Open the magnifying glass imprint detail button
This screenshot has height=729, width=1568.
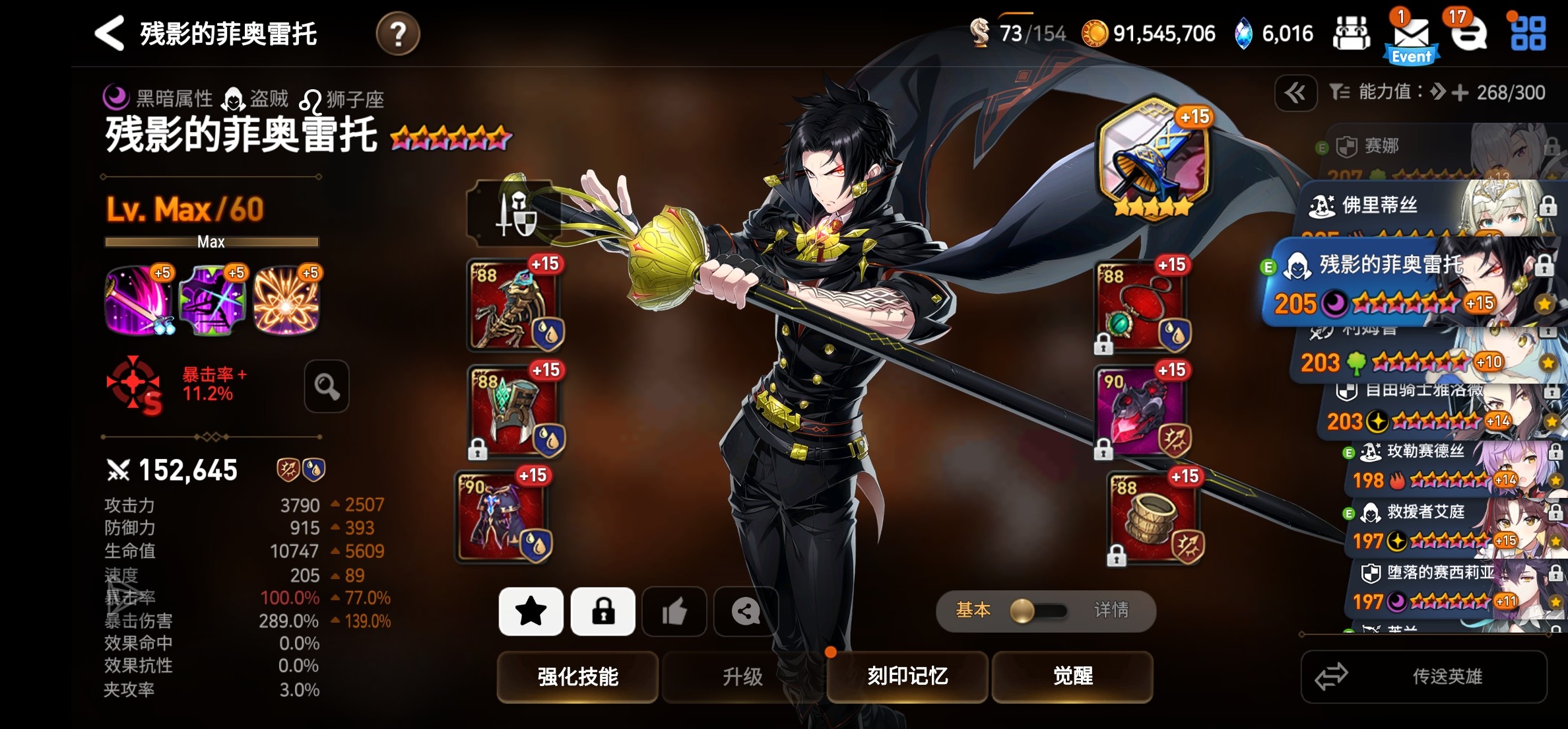point(327,386)
